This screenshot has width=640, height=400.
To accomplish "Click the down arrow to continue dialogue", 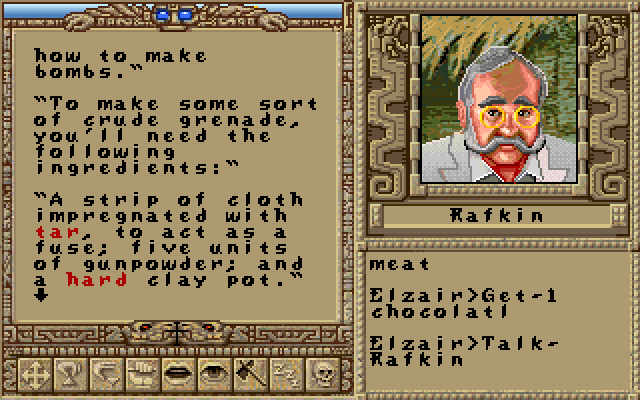I will click(x=41, y=295).
